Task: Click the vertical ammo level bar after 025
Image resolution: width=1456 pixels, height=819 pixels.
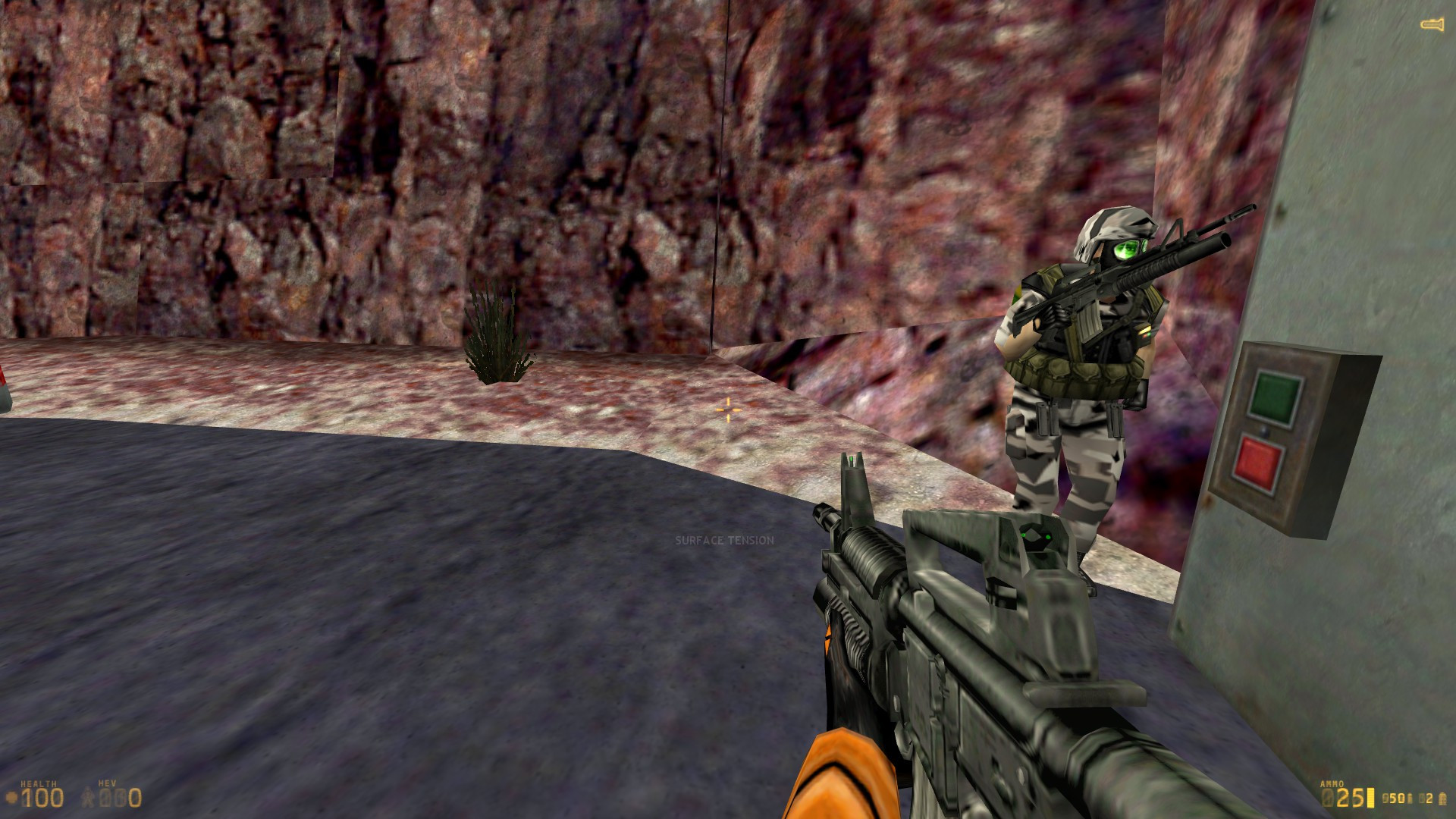Action: (x=1370, y=799)
